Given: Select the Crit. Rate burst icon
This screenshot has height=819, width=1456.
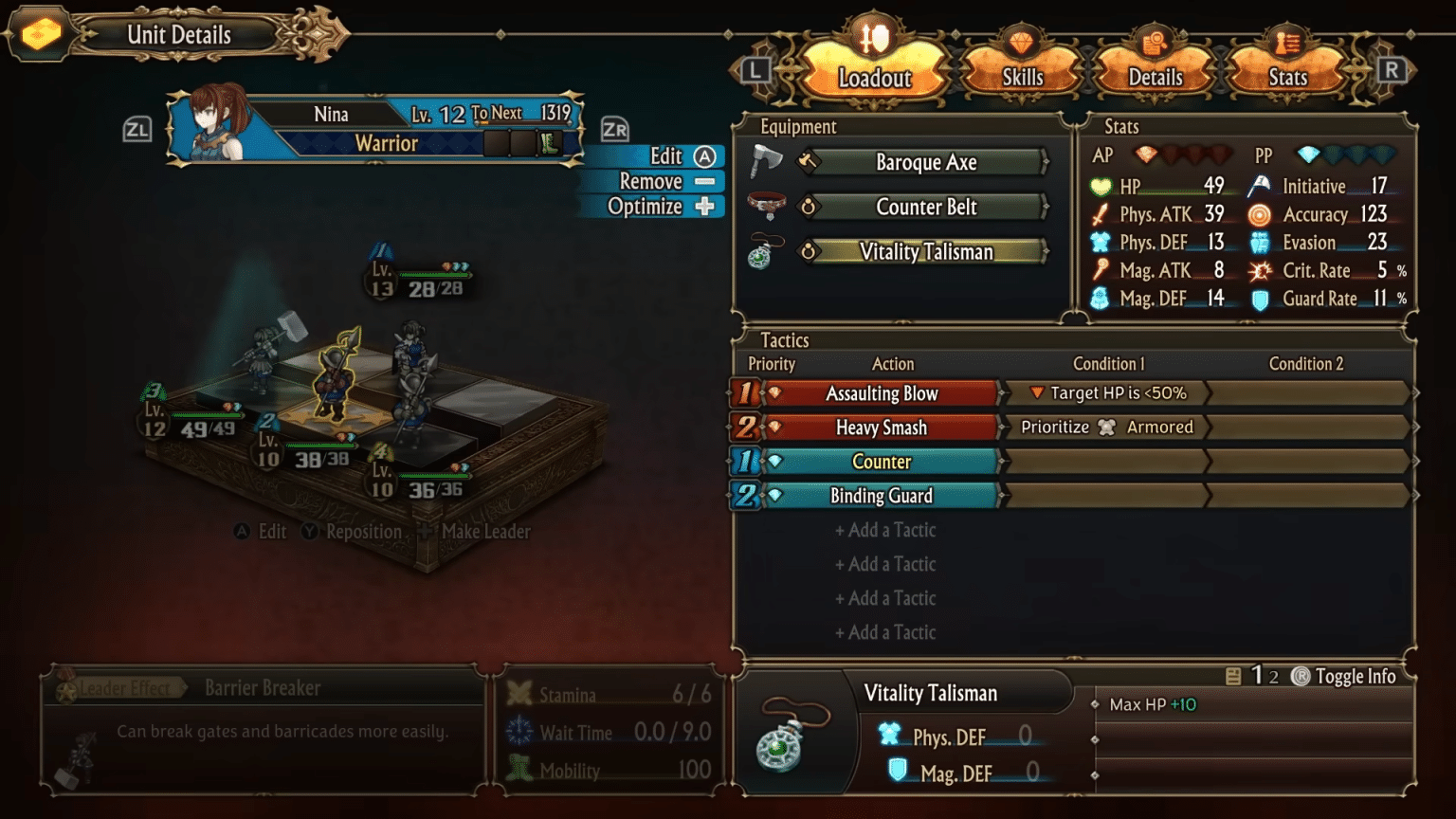Looking at the screenshot, I should [1262, 270].
